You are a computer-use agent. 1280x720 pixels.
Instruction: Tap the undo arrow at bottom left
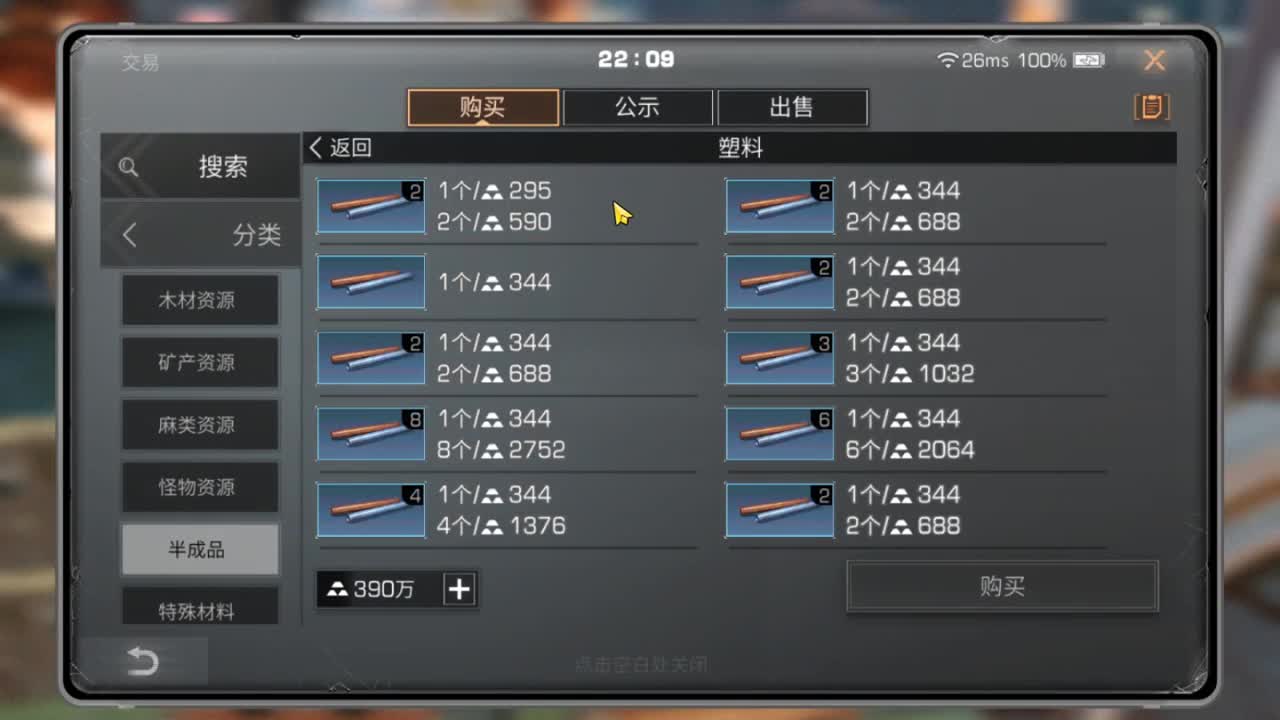click(143, 662)
